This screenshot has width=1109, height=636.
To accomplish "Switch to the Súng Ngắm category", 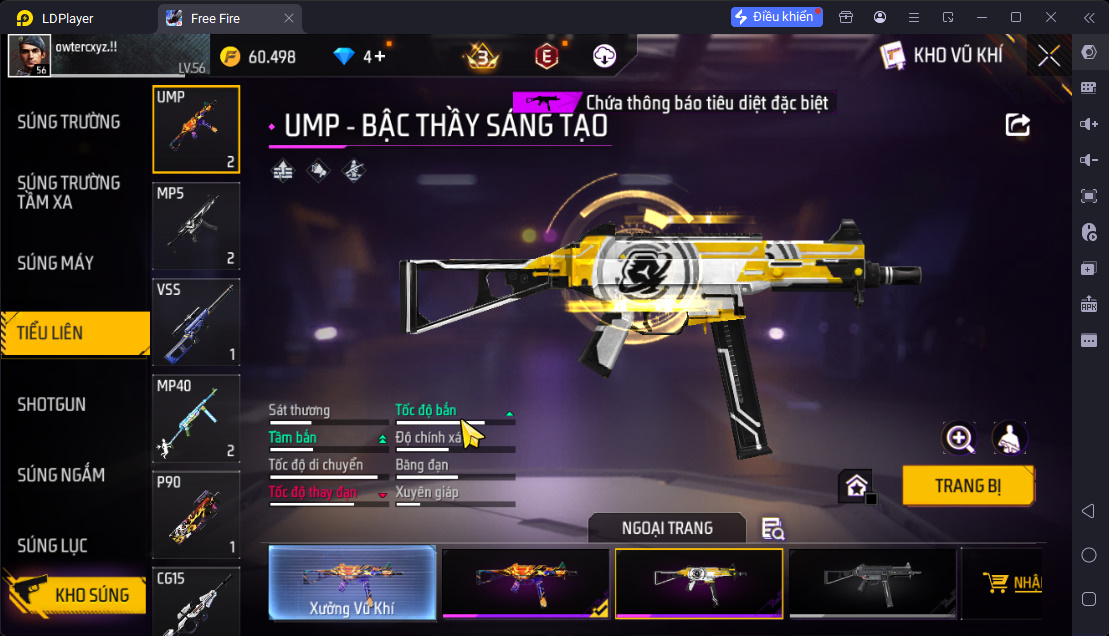I will pos(61,475).
